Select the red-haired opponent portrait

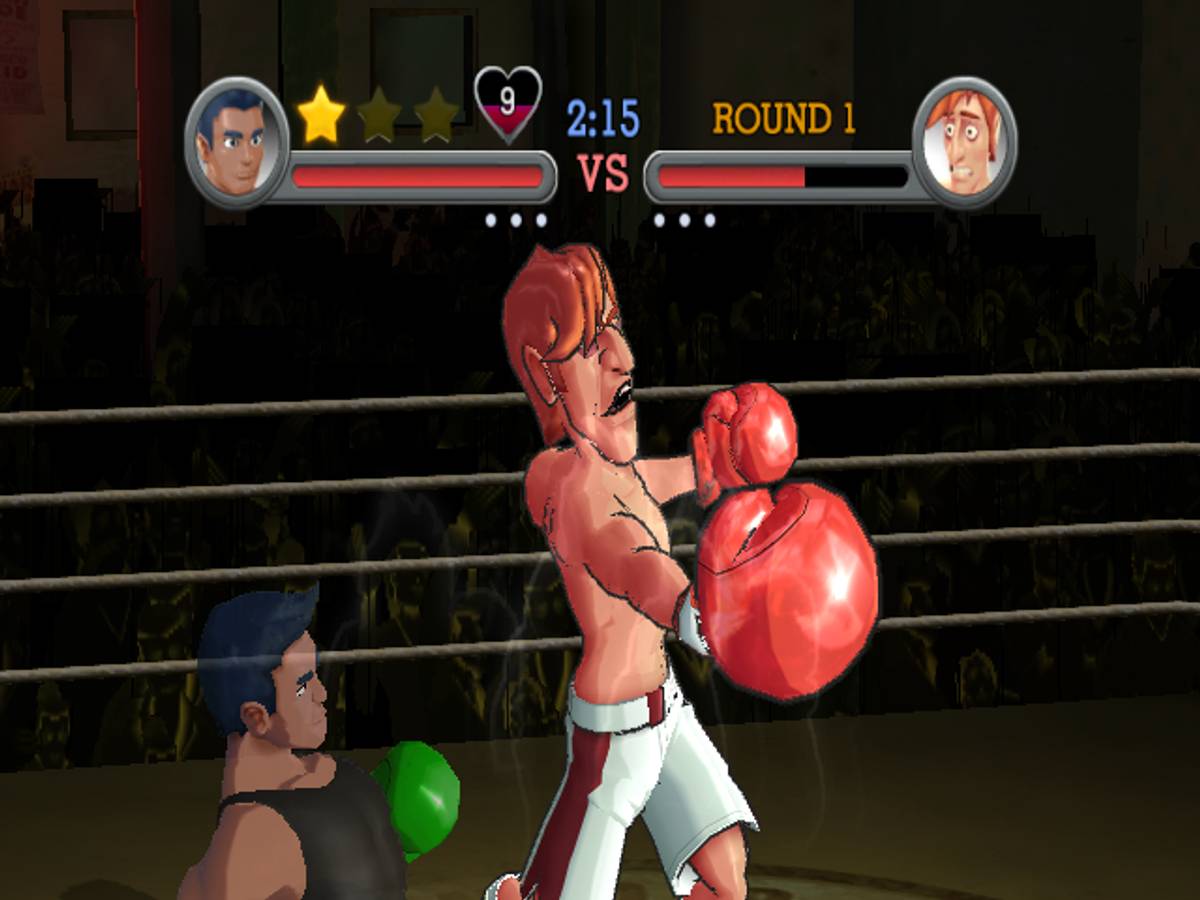tap(964, 141)
